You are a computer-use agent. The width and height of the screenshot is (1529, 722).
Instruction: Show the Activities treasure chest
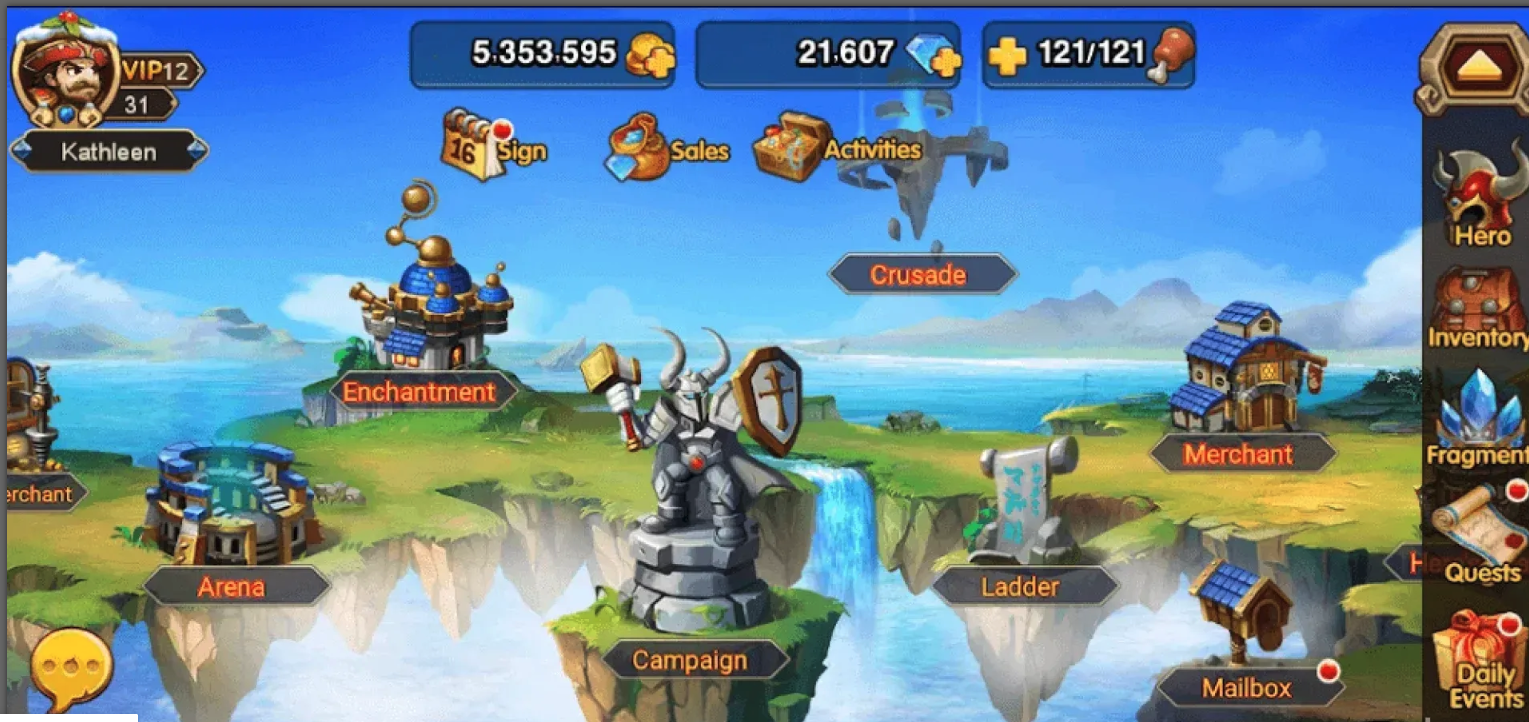[793, 148]
